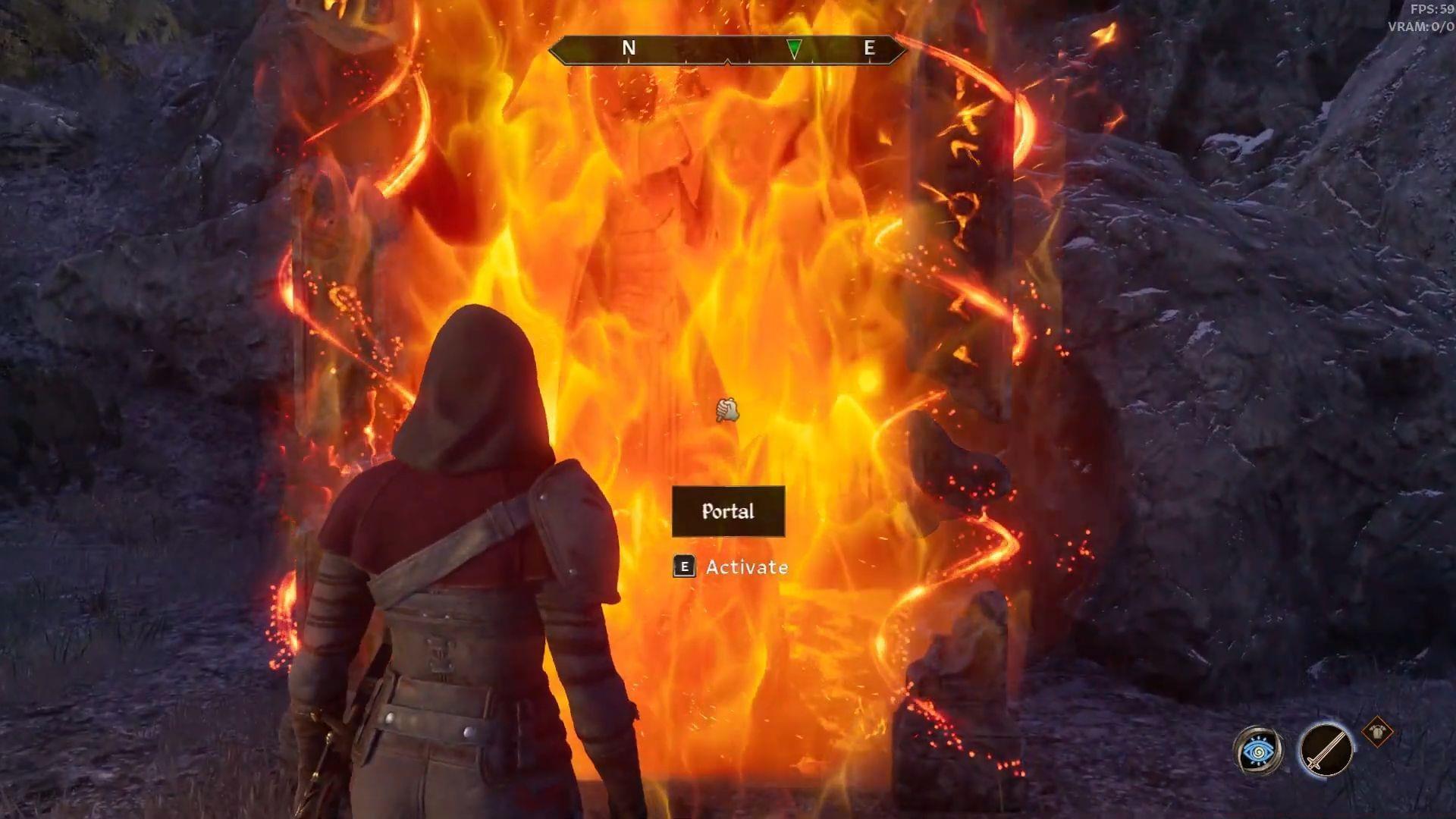The width and height of the screenshot is (1456, 819).
Task: Click the VRAM: 0/0 readout
Action: tap(1421, 25)
